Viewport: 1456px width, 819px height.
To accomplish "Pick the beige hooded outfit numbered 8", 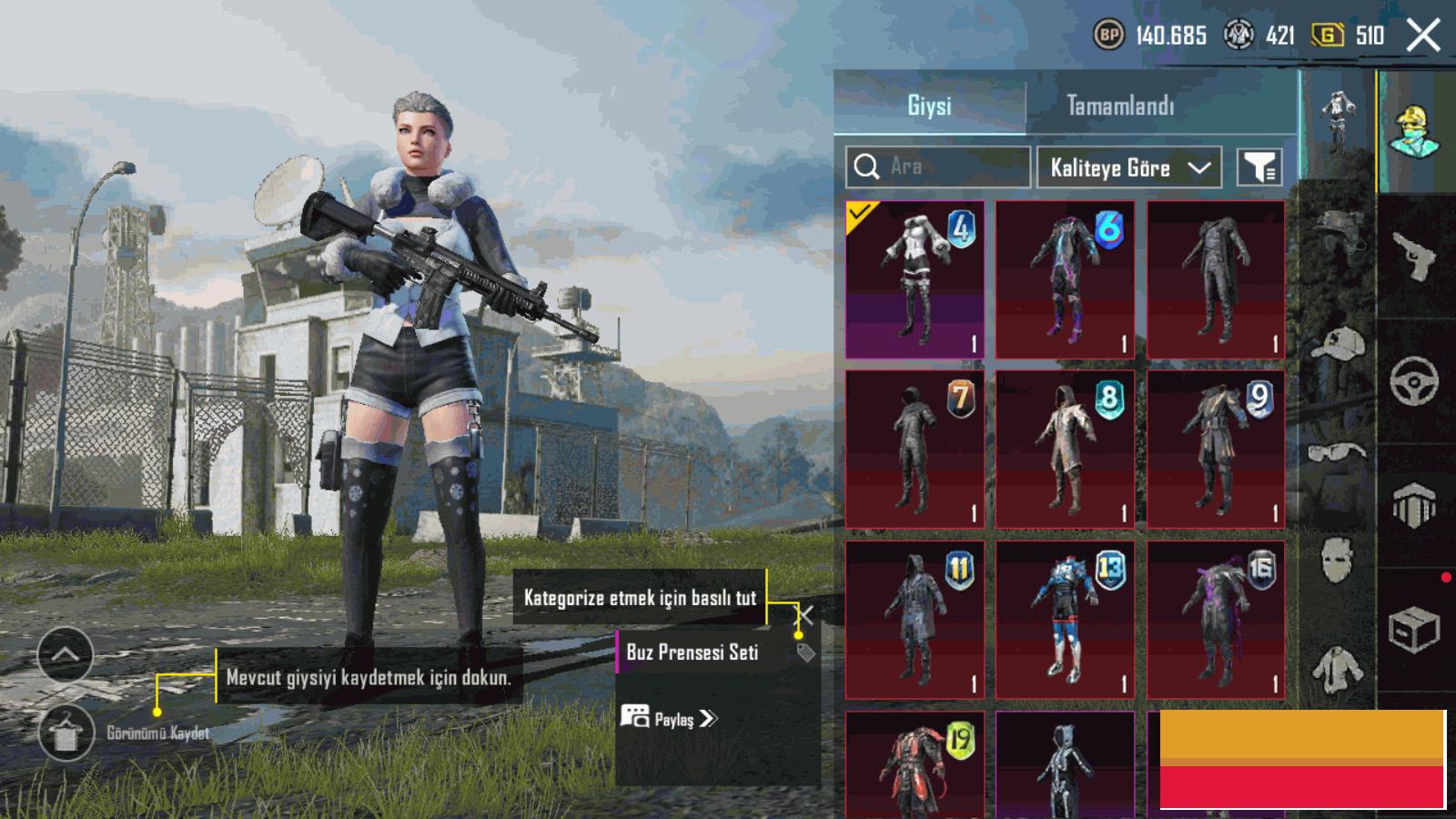I will (x=1065, y=449).
